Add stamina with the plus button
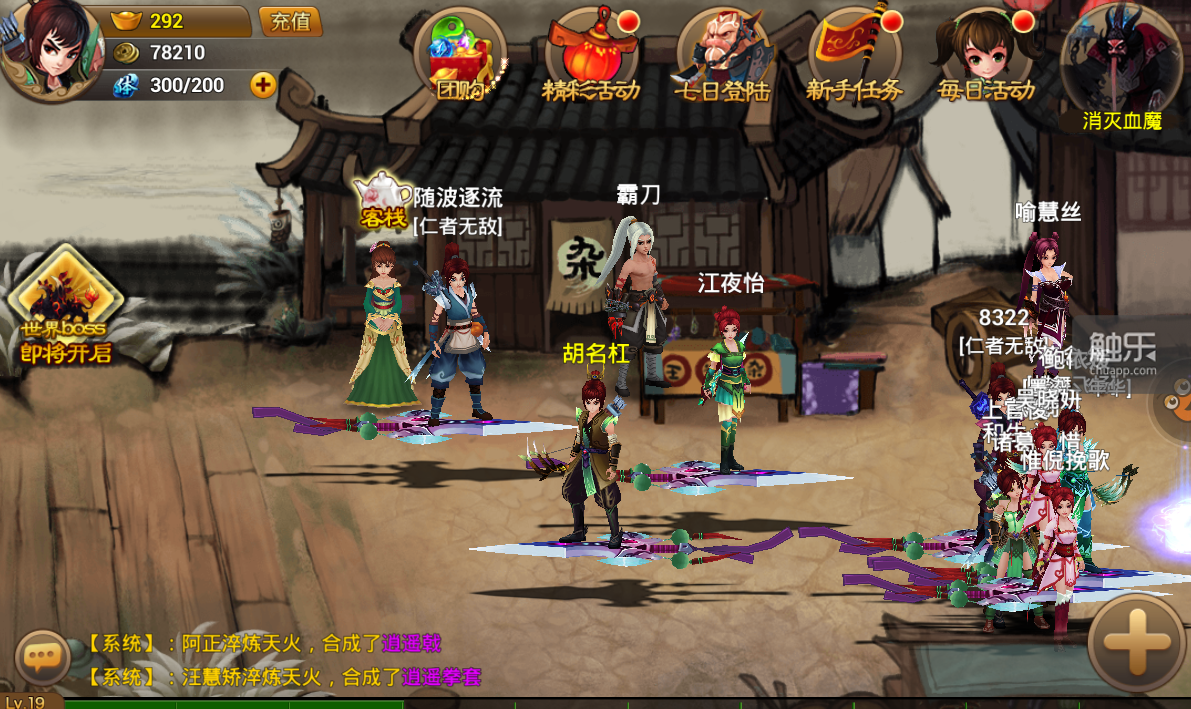Screen dimensions: 1191x709 [263, 85]
